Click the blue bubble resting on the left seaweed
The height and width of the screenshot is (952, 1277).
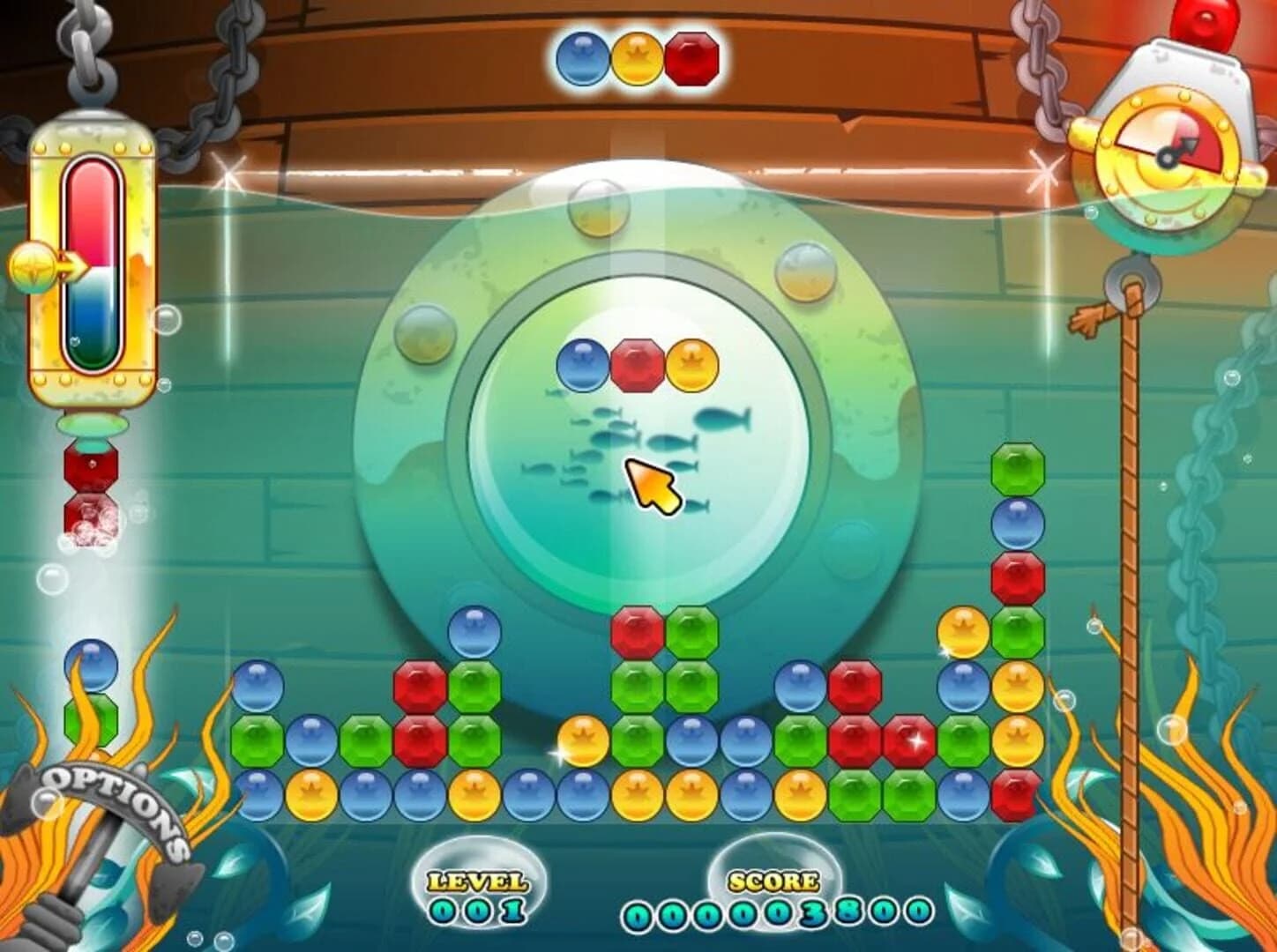(91, 663)
